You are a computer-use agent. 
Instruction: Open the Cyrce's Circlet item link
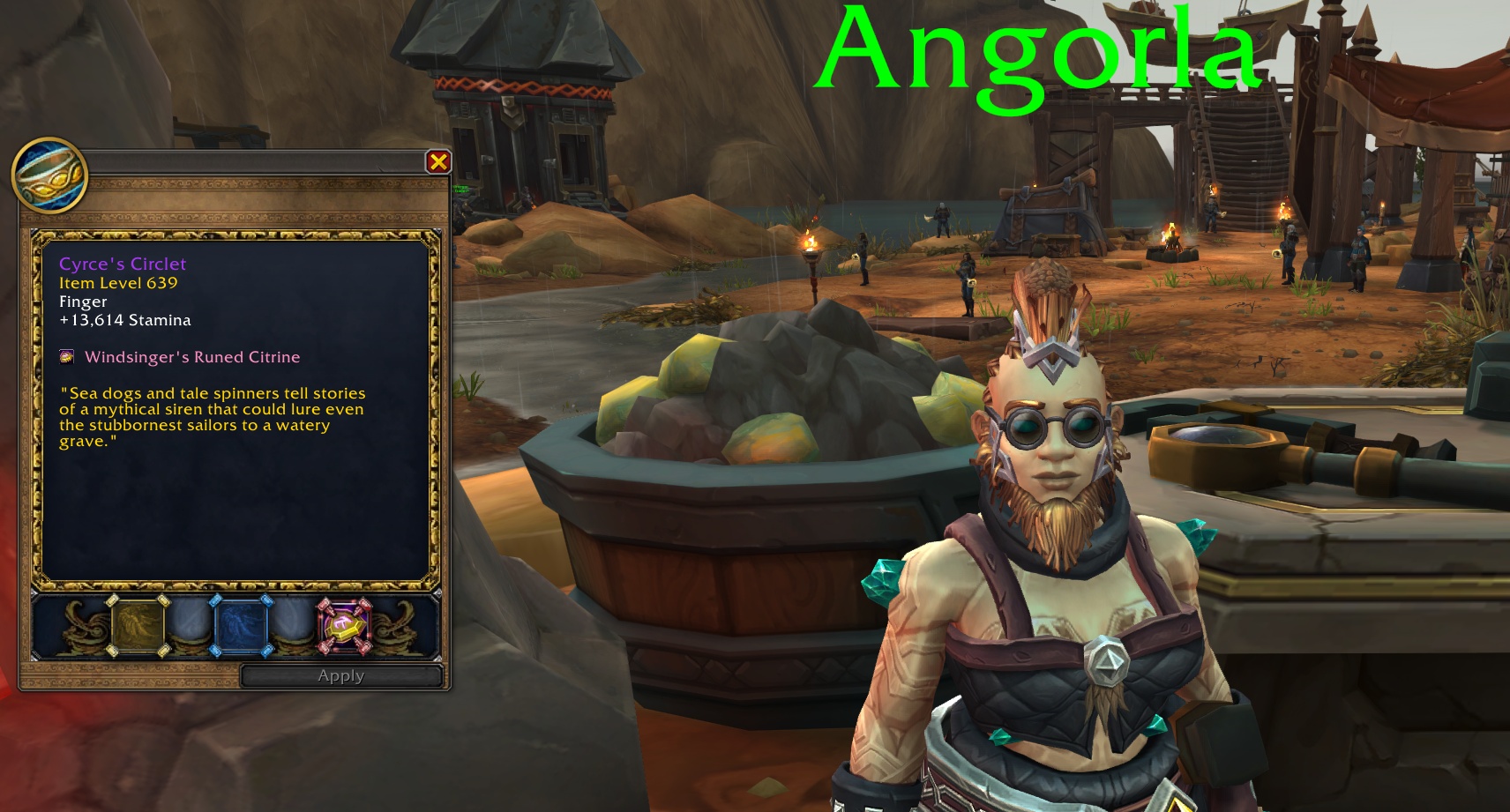coord(123,263)
